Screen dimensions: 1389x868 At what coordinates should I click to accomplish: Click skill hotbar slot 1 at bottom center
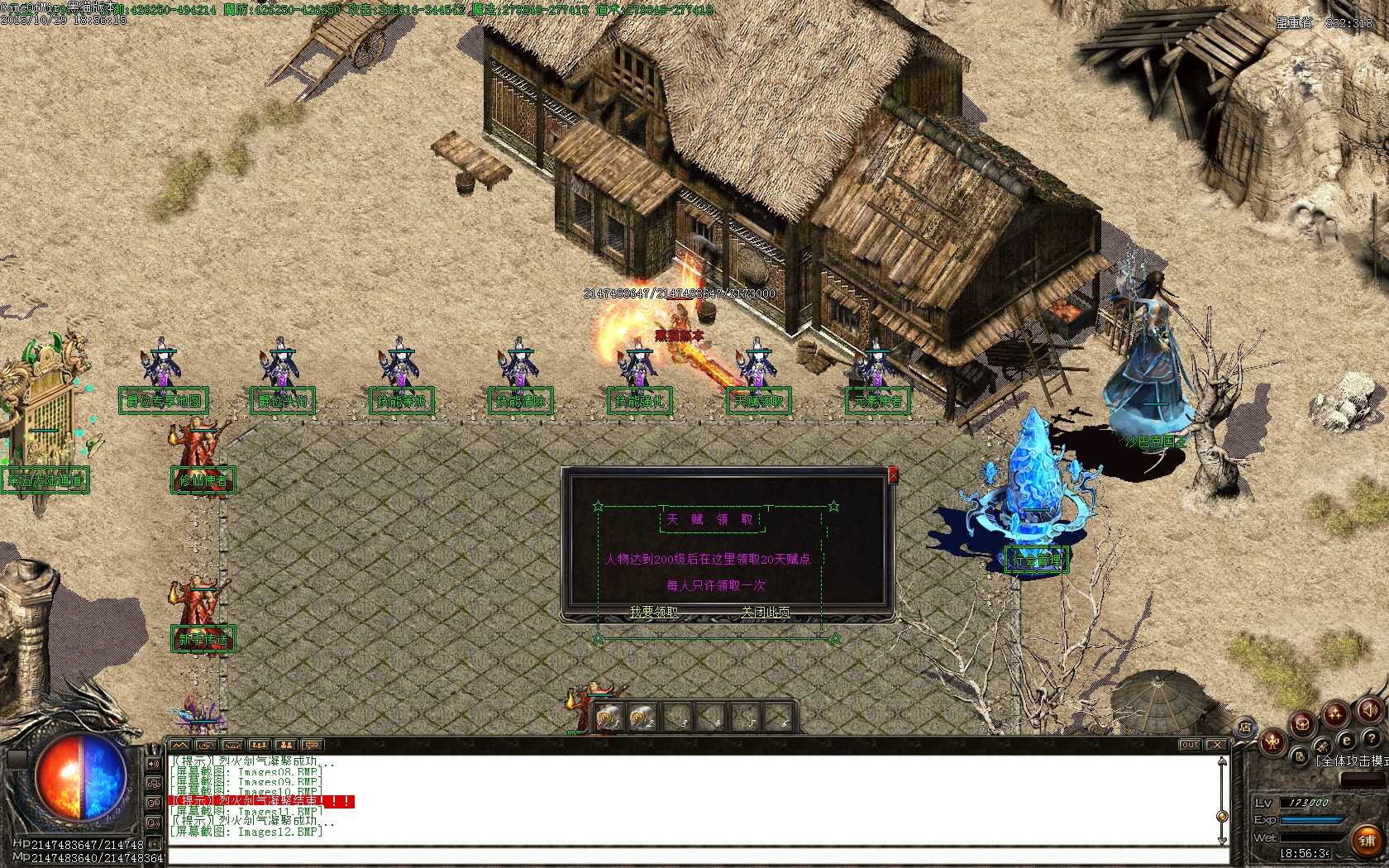click(609, 715)
